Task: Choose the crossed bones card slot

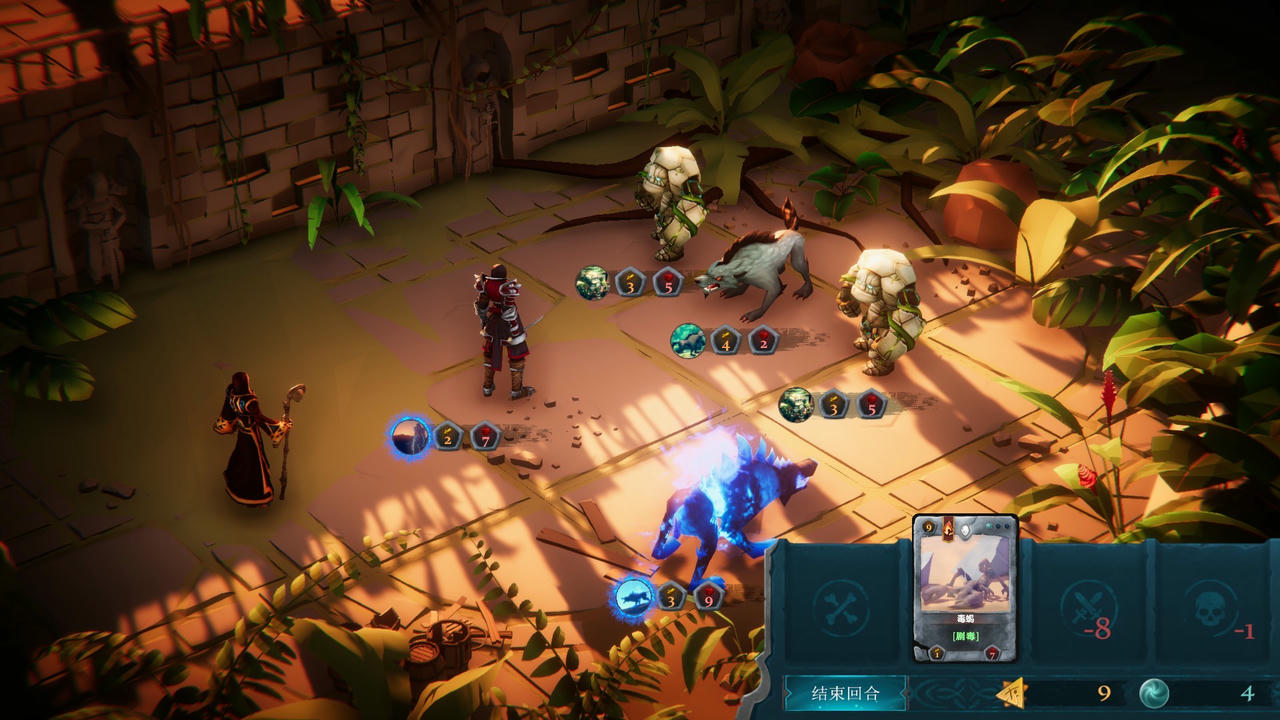Action: [x=842, y=607]
